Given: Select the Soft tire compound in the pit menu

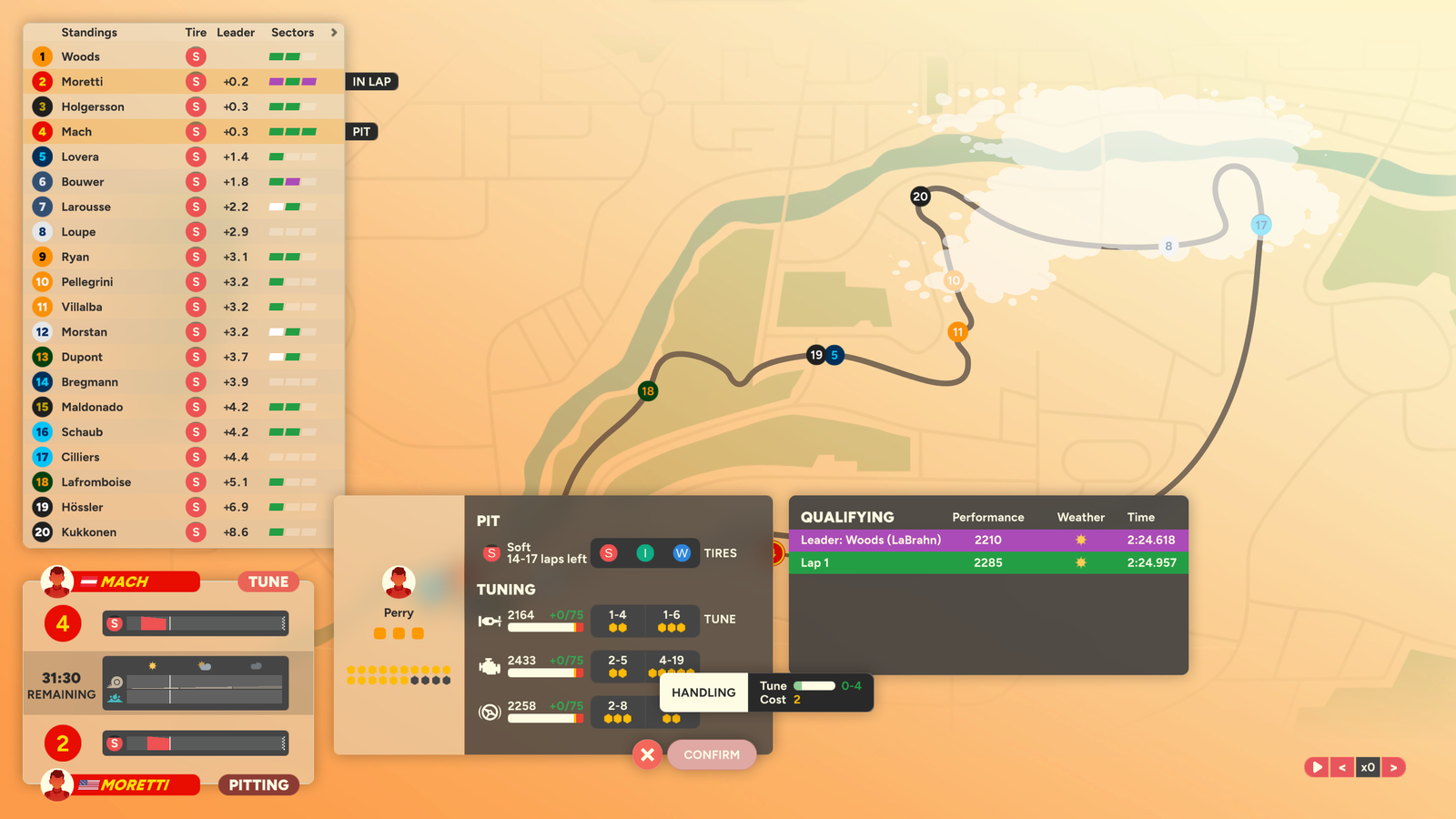Looking at the screenshot, I should point(608,552).
